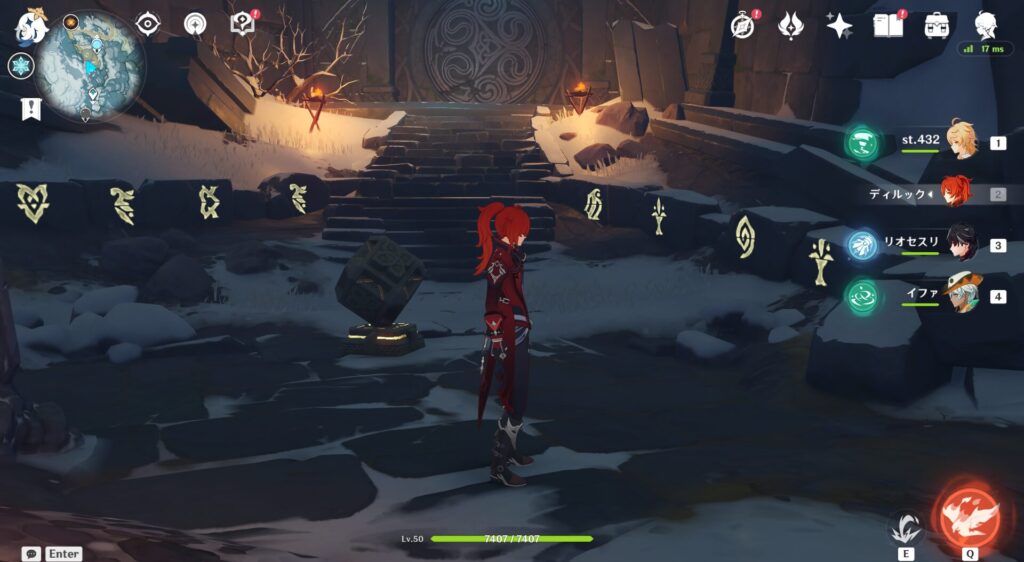
Task: Open the Adventurer Handbook book icon
Action: [887, 25]
